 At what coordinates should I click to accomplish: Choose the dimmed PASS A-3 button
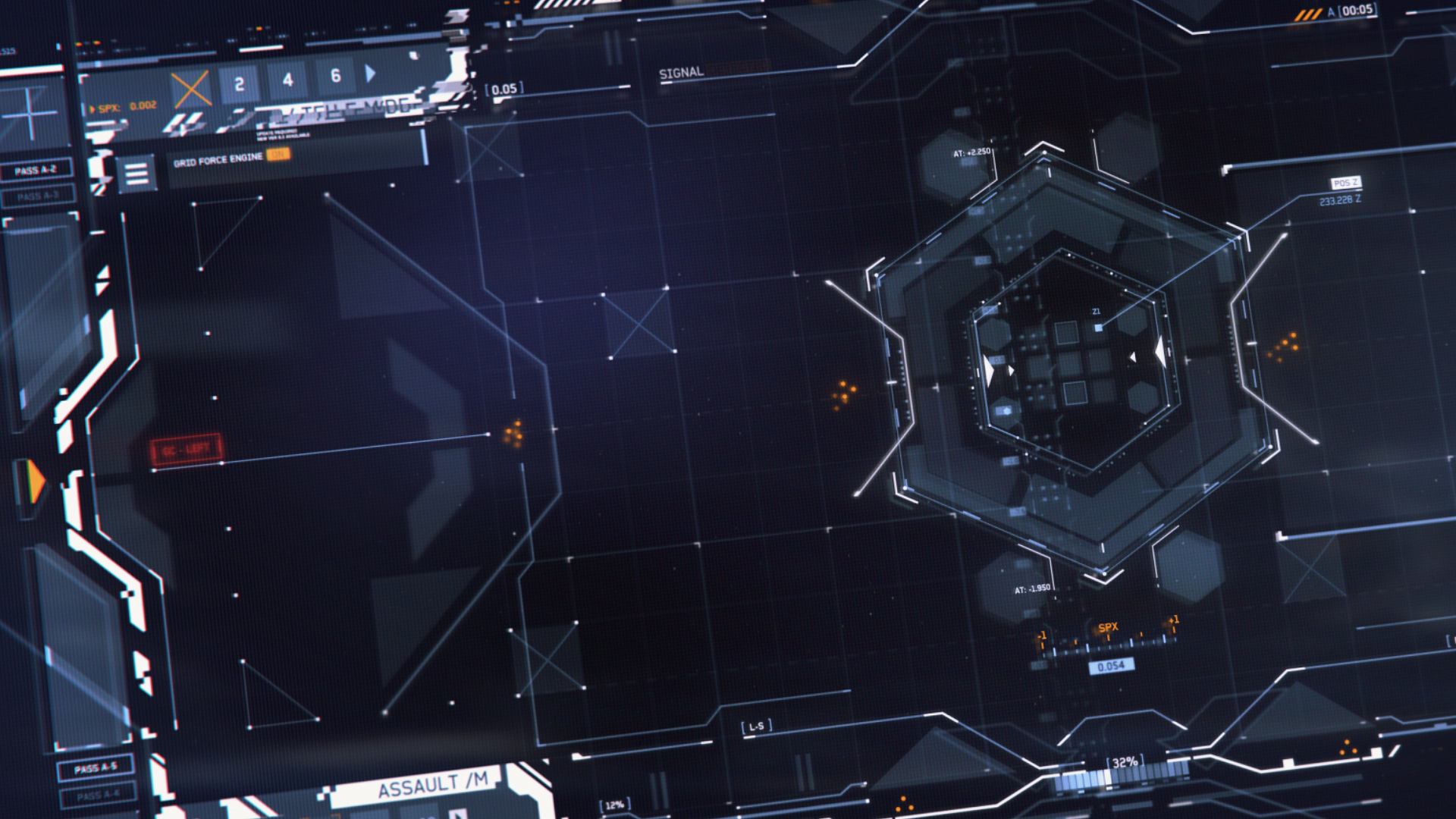[37, 196]
